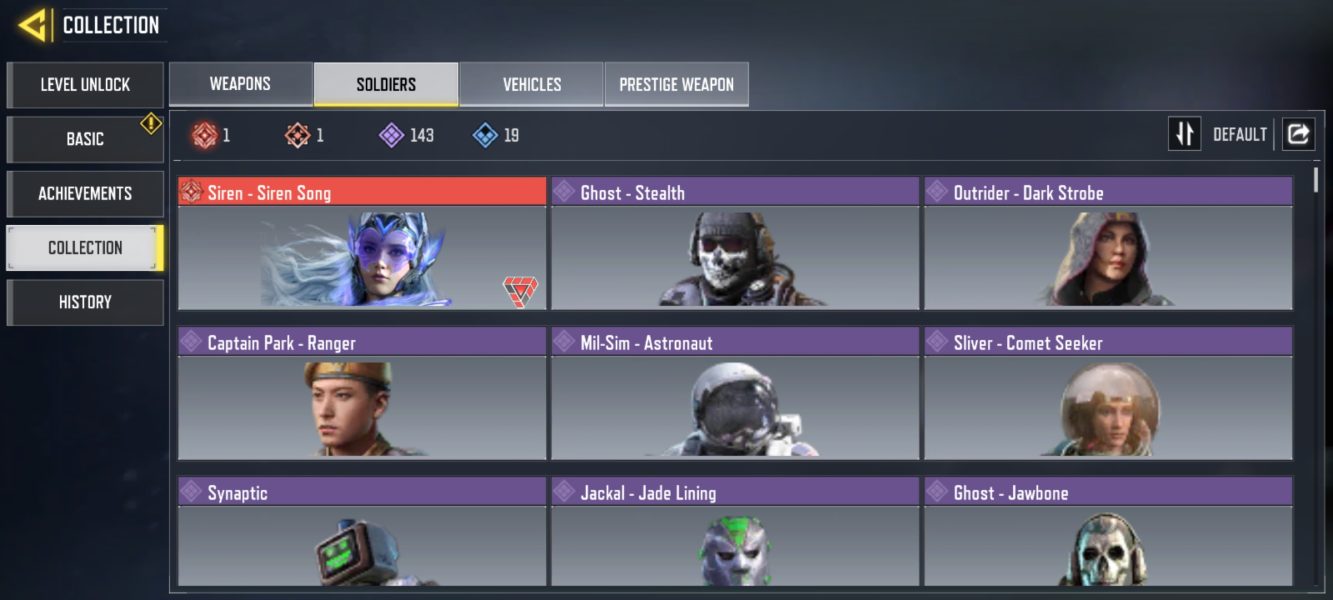
Task: Open the History section
Action: point(85,302)
